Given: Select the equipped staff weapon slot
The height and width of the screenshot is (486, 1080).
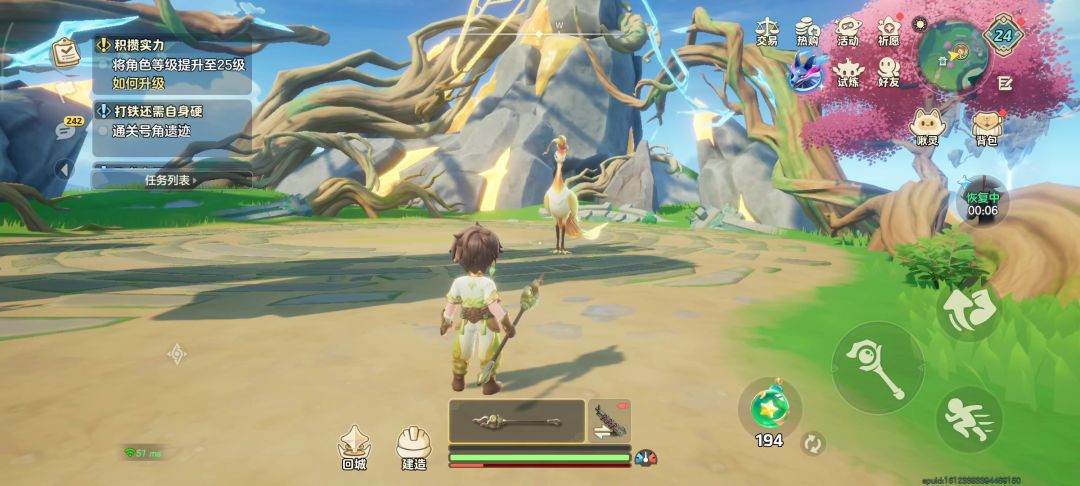Looking at the screenshot, I should coord(516,421).
